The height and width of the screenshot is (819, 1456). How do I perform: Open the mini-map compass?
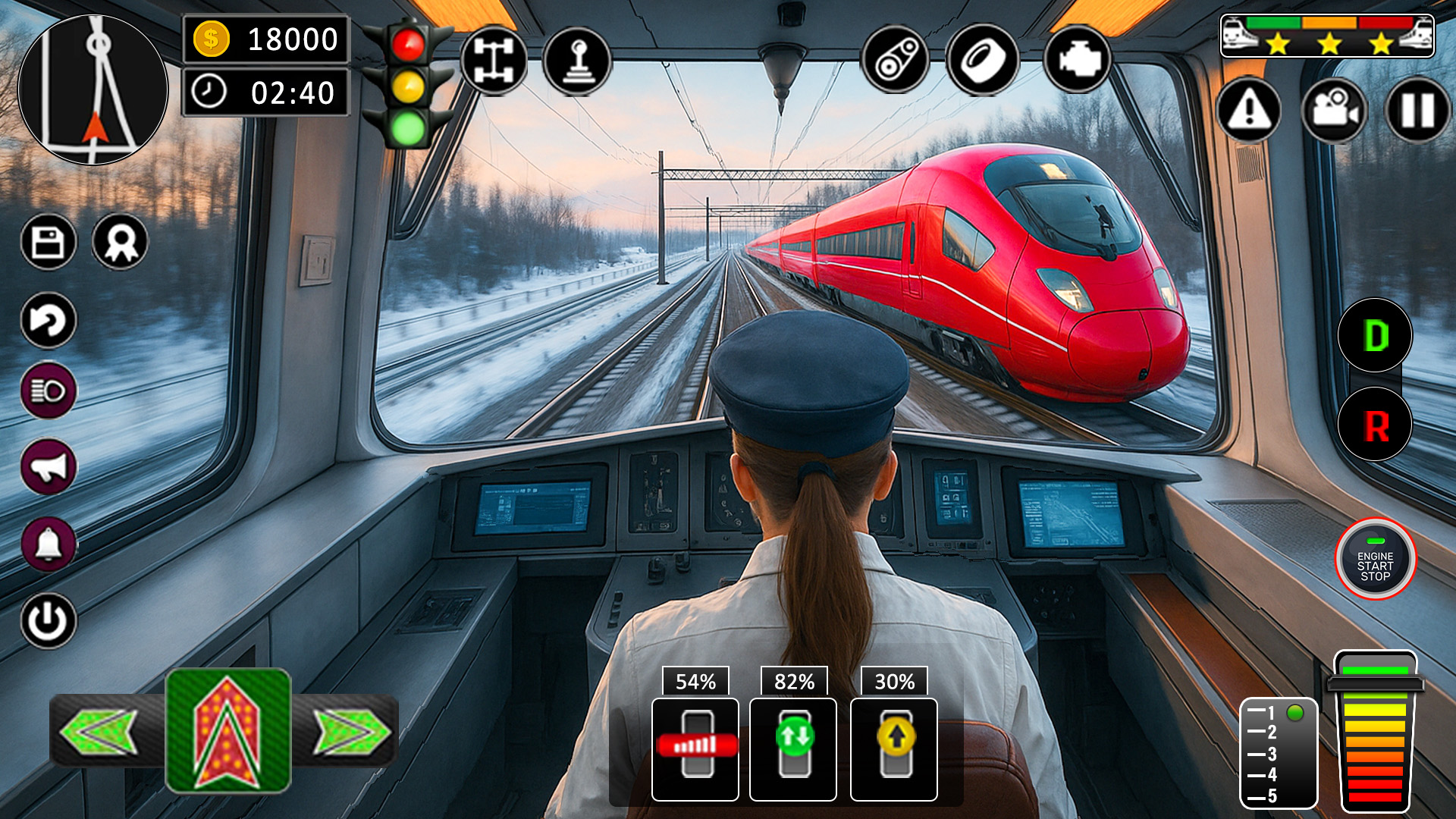click(x=97, y=83)
